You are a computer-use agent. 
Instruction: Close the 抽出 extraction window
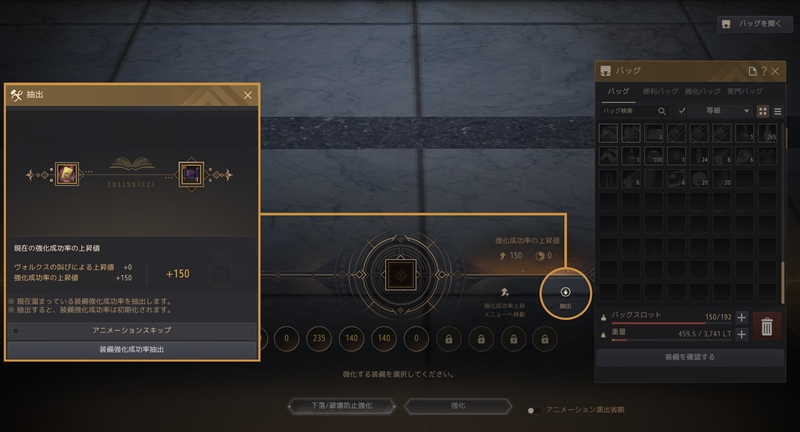[248, 95]
